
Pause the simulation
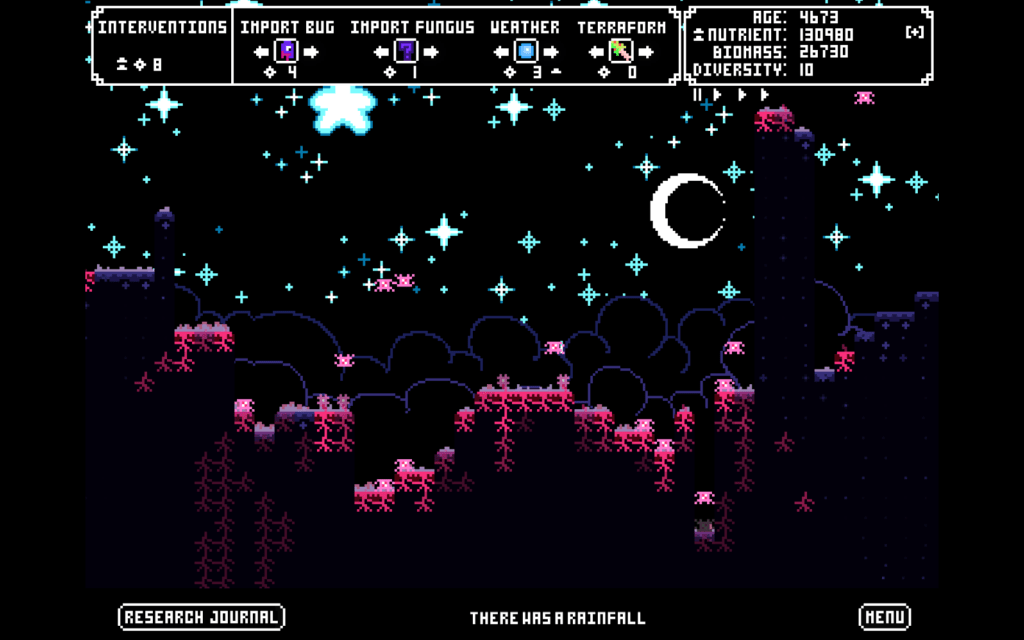[x=698, y=94]
